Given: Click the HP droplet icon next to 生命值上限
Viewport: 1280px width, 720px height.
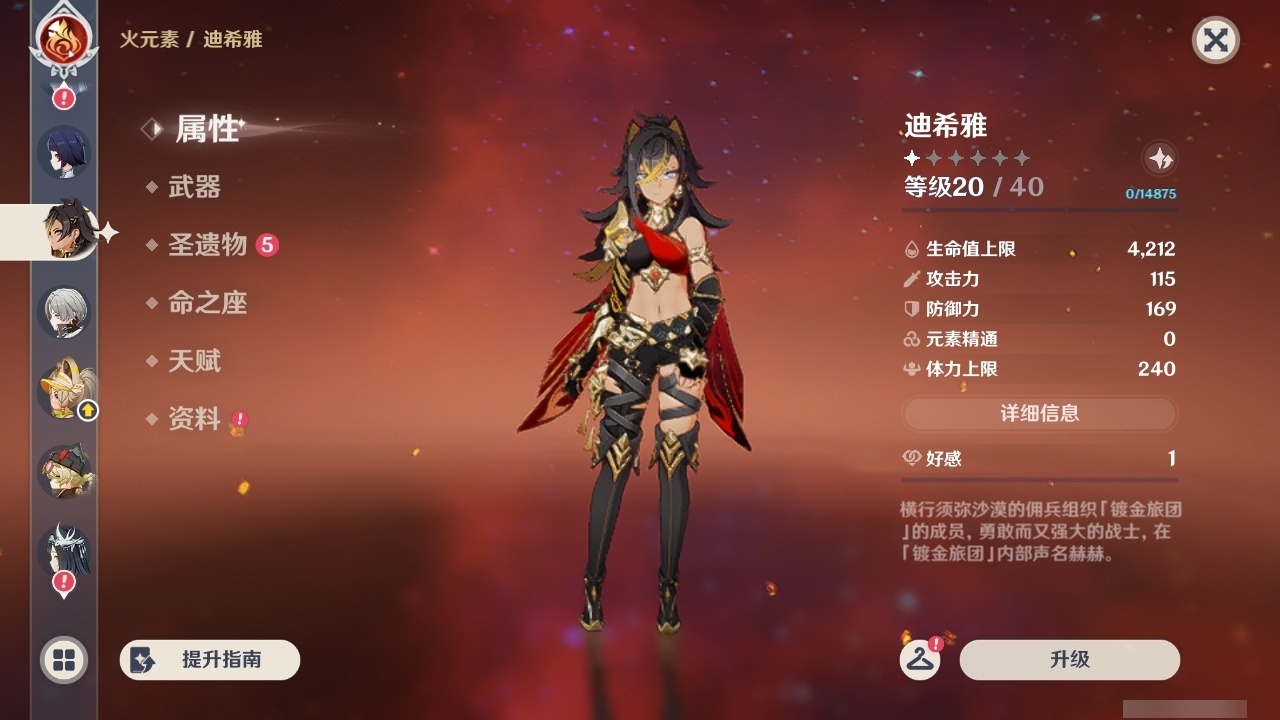Looking at the screenshot, I should tap(911, 249).
